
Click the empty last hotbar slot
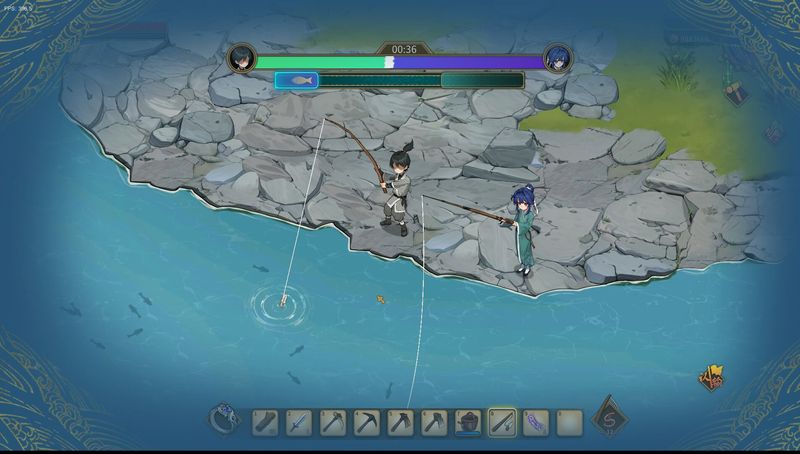click(569, 422)
